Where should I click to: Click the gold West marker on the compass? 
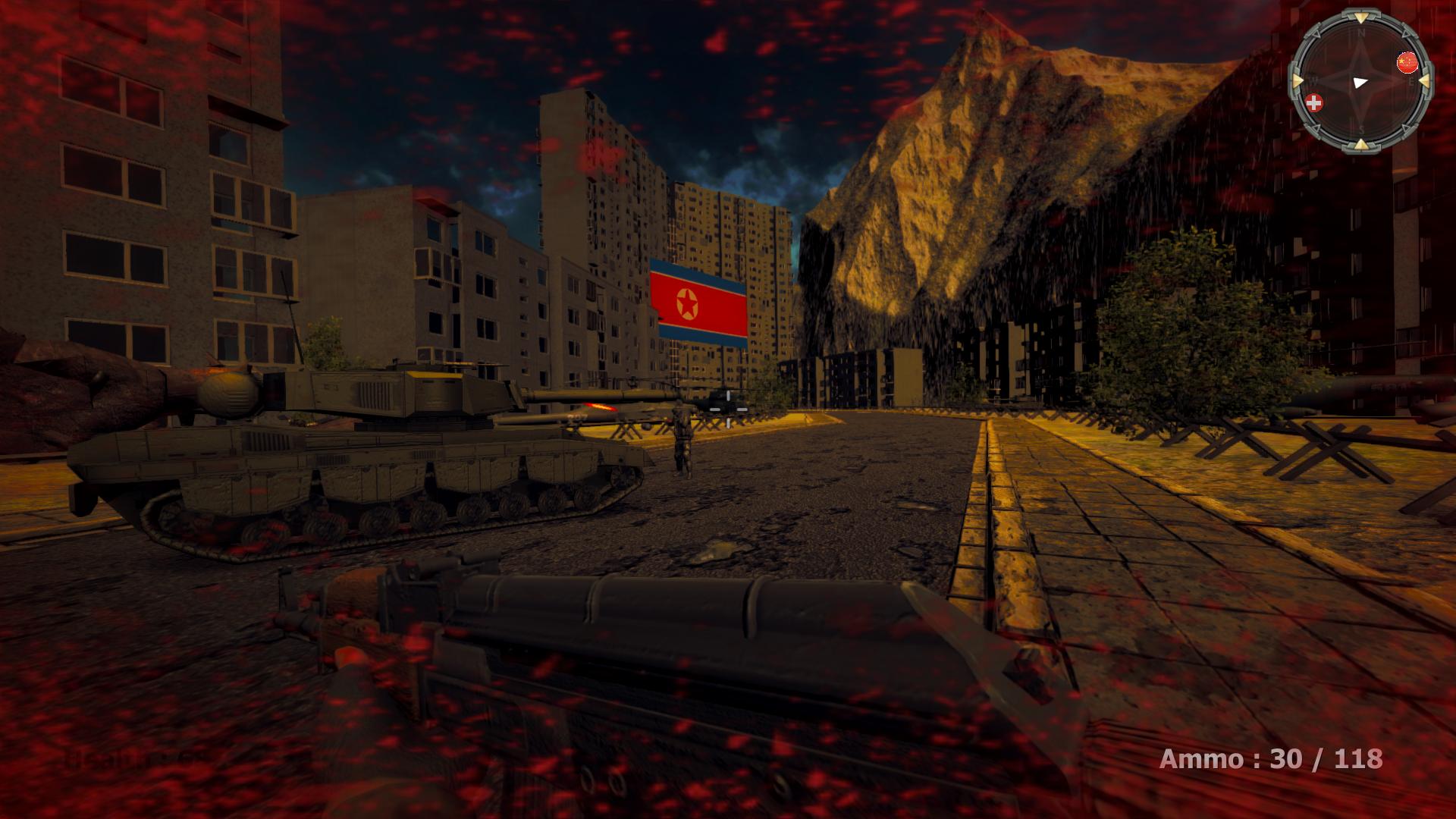[1299, 80]
